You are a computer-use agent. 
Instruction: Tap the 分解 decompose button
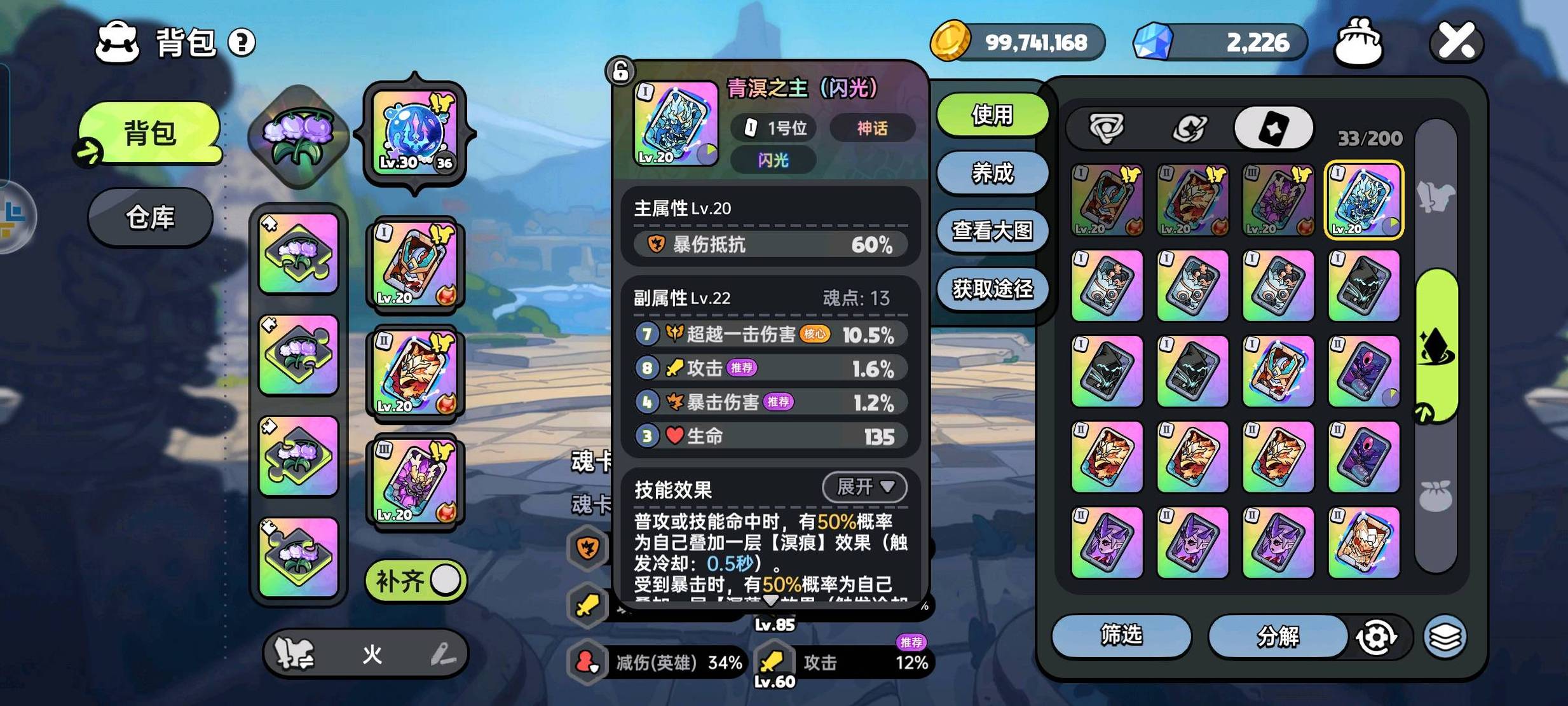1278,636
